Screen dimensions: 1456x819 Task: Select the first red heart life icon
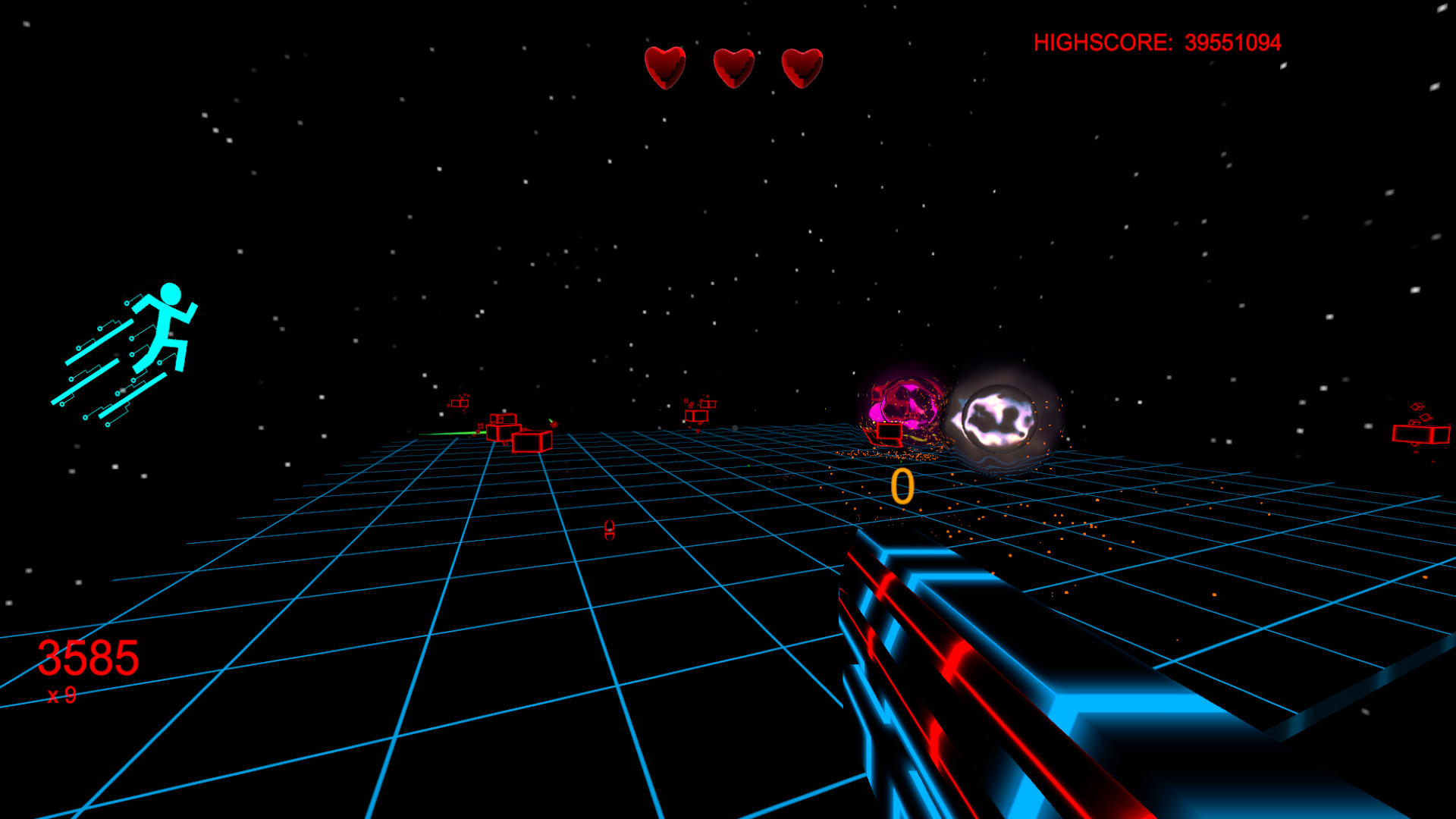click(665, 68)
